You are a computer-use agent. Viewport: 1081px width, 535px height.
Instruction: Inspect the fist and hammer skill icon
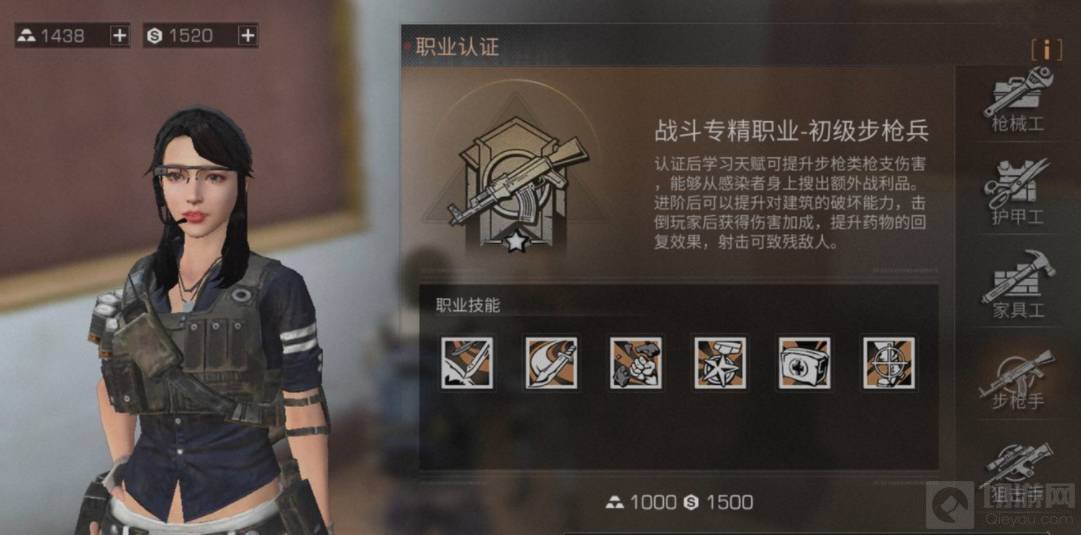[636, 362]
